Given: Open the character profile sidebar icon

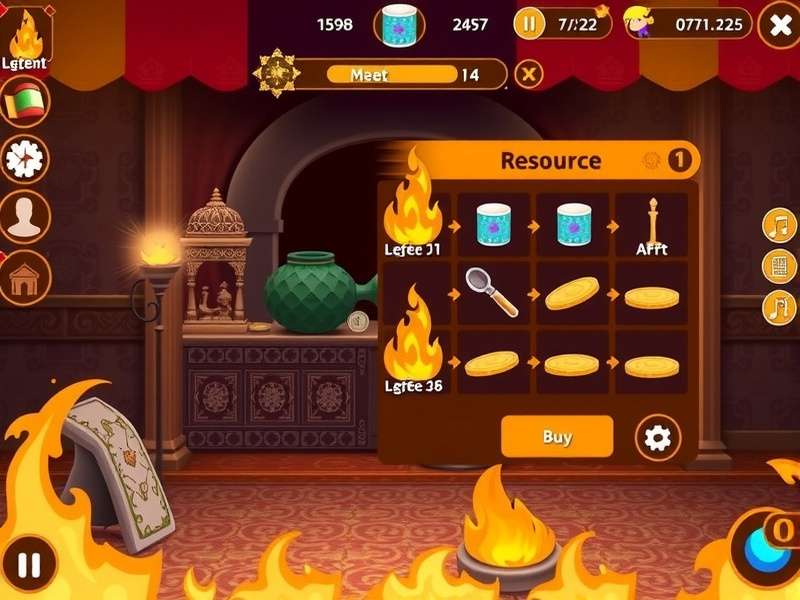Looking at the screenshot, I should click(25, 215).
